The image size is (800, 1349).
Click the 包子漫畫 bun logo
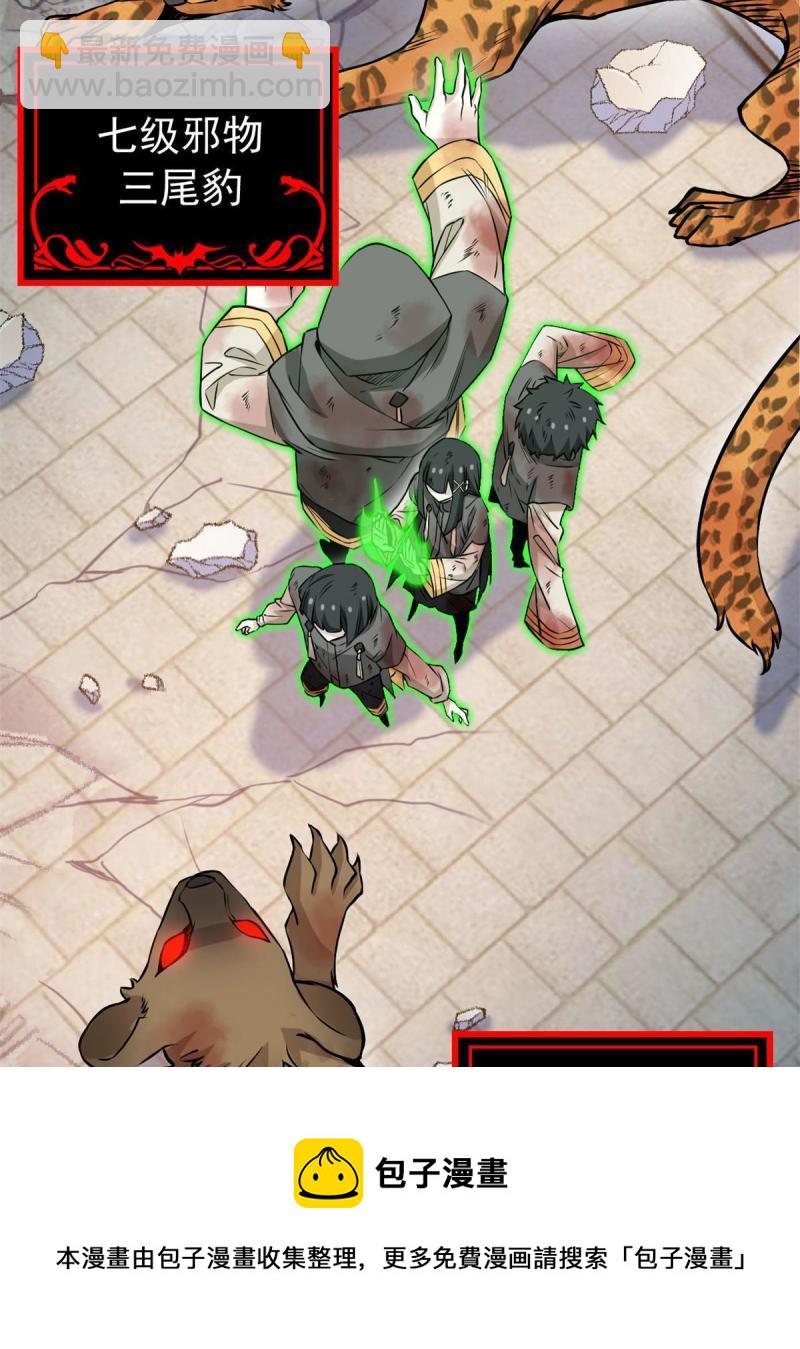tap(328, 1172)
